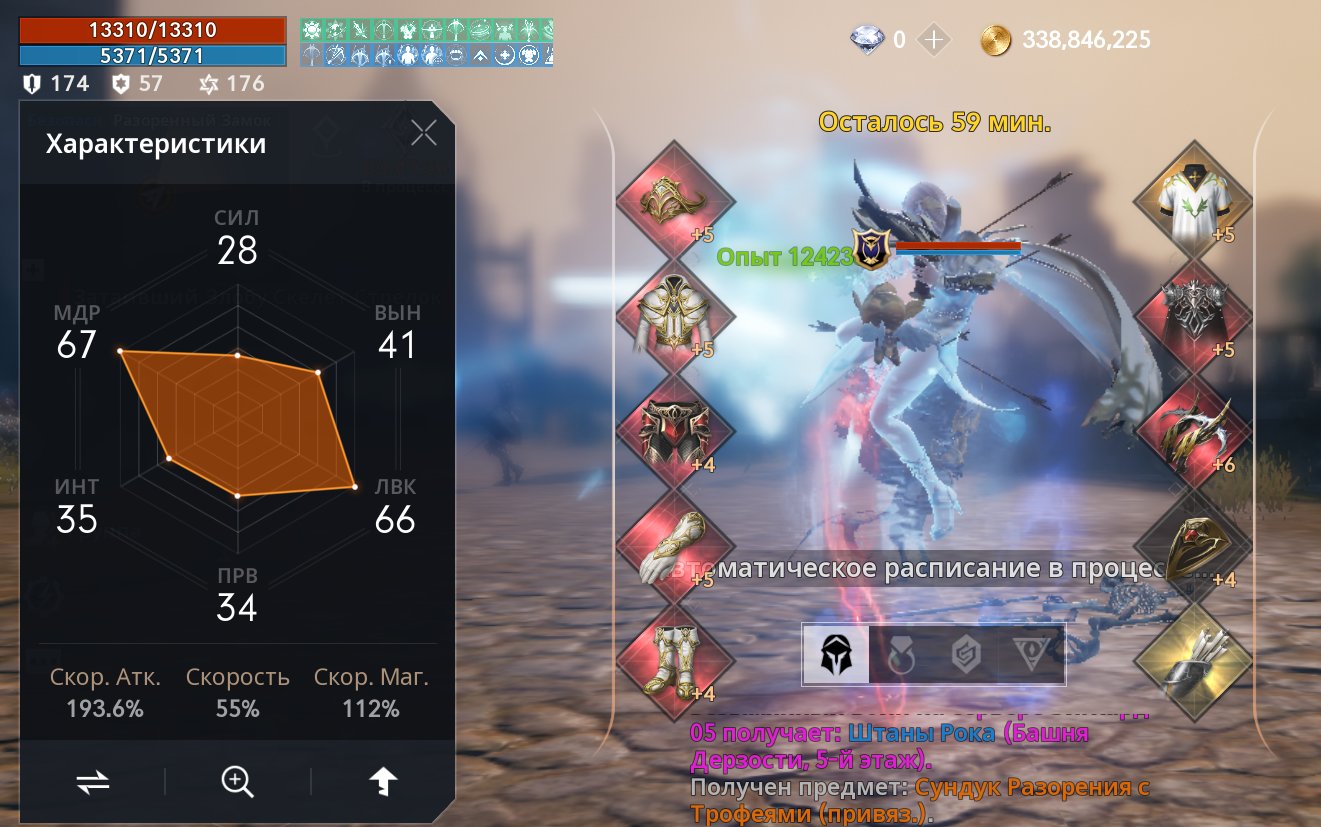This screenshot has height=827, width=1321.
Task: Switch to the triangle eye tab
Action: click(1030, 655)
